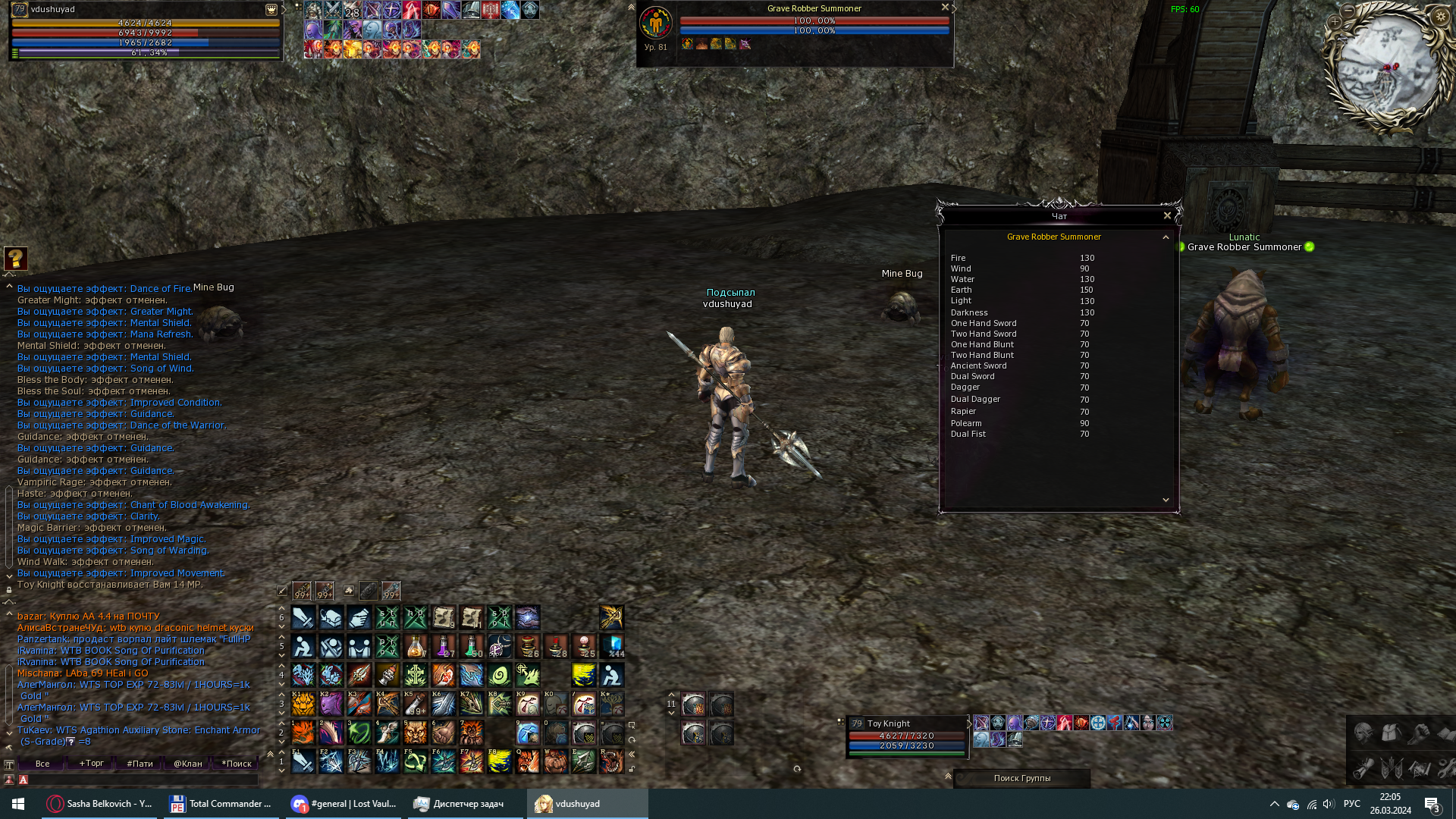The image size is (1456, 819).
Task: Open the inventory bag menu icon
Action: point(1392,733)
